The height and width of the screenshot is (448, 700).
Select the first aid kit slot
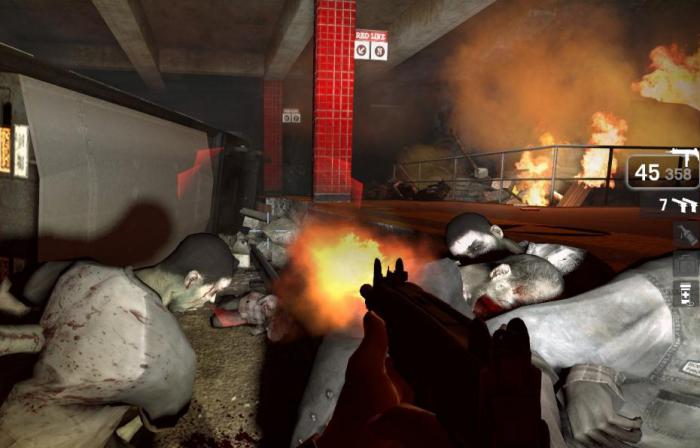(685, 265)
